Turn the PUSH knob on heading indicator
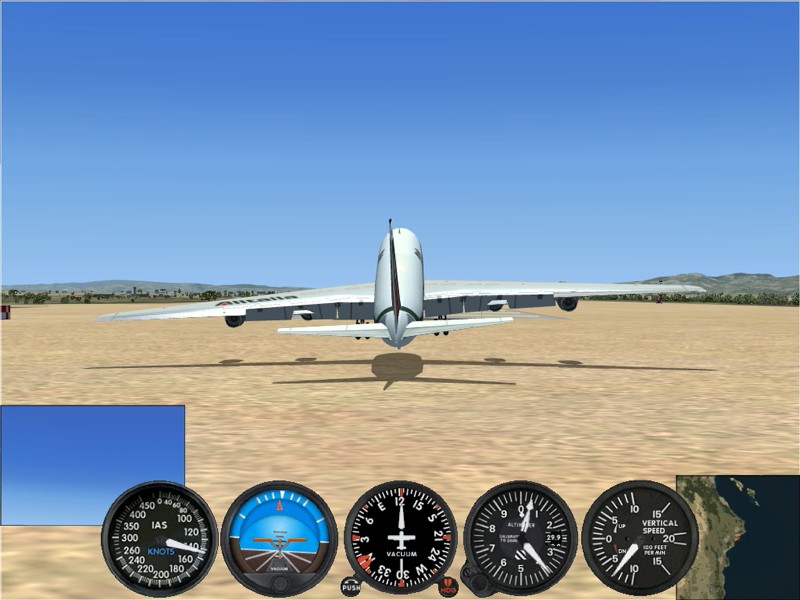 click(x=350, y=587)
